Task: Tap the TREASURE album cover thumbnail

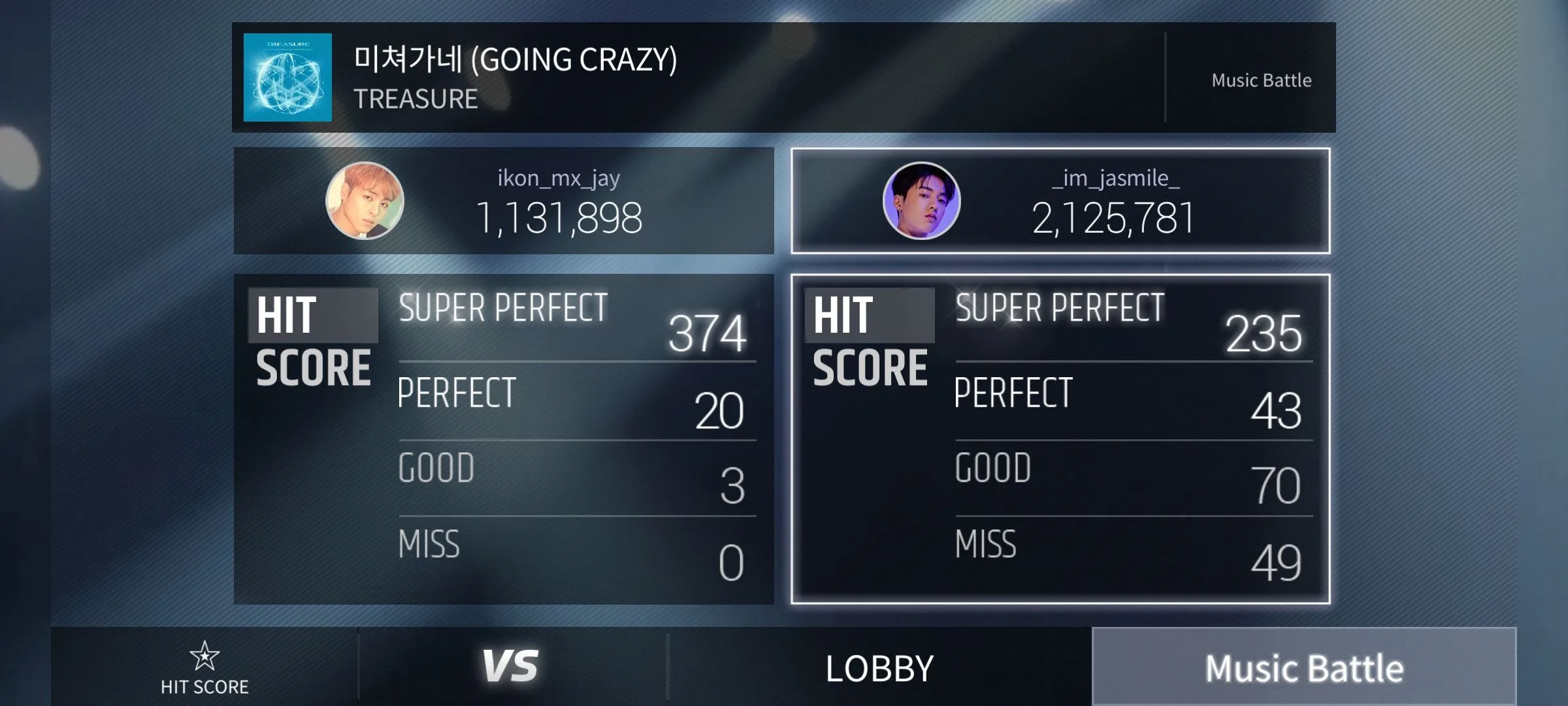Action: (x=287, y=77)
